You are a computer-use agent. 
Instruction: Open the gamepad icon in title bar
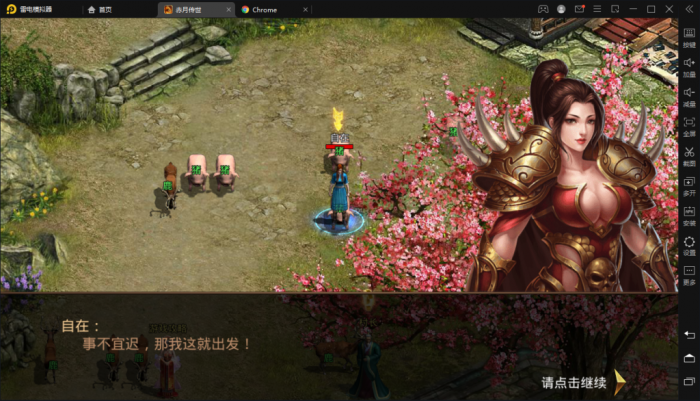tap(544, 9)
